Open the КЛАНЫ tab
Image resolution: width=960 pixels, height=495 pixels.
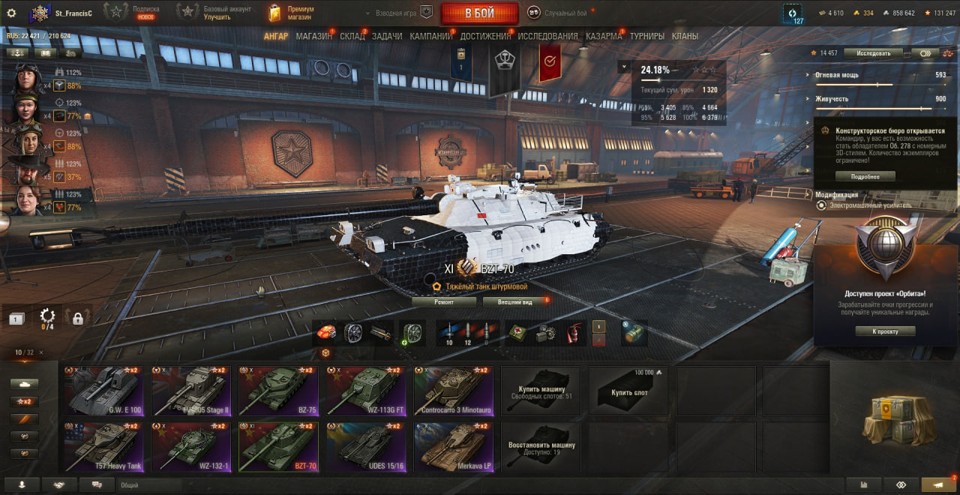[x=685, y=36]
